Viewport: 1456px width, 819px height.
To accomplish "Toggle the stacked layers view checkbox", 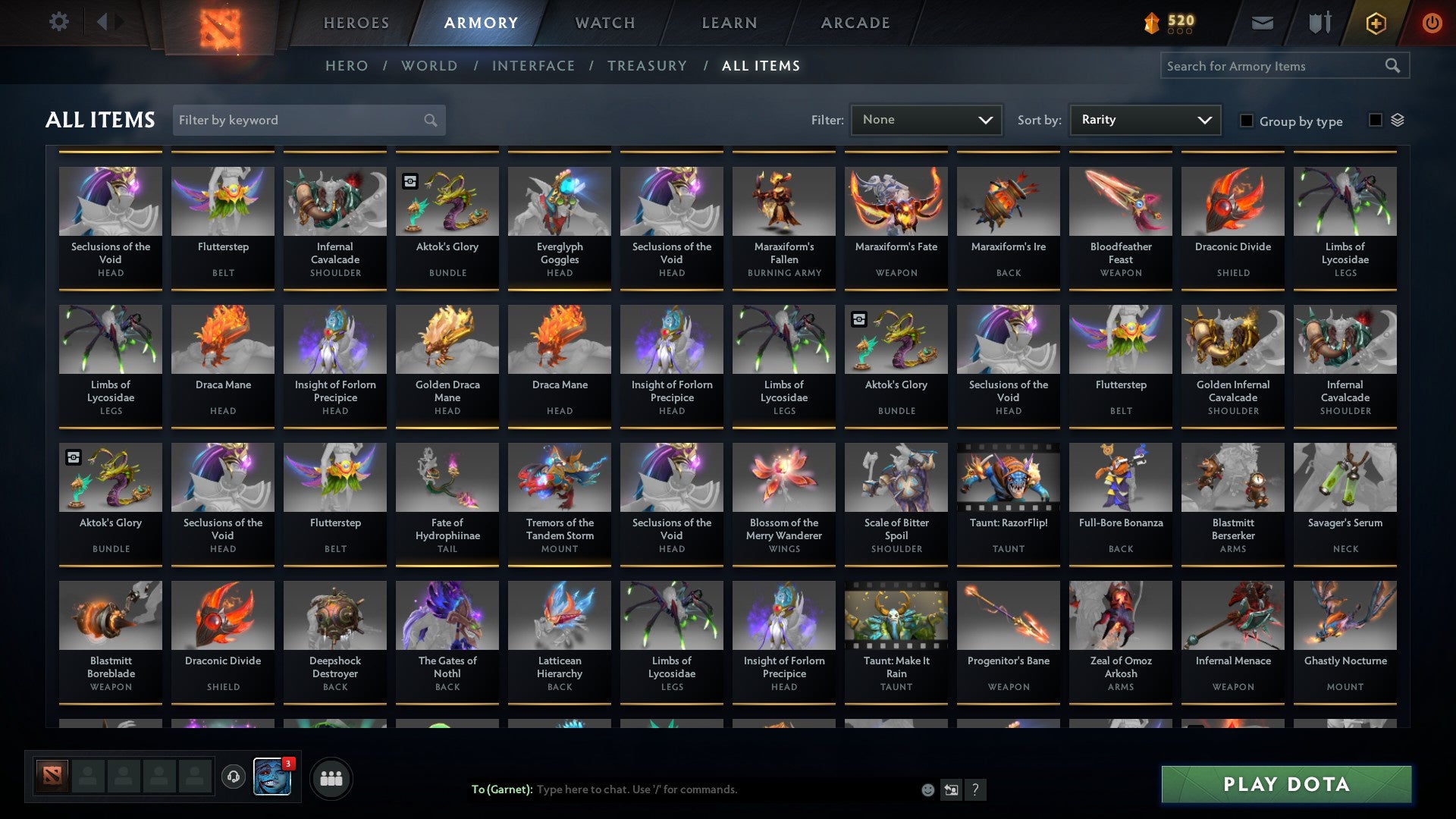I will coord(1376,121).
